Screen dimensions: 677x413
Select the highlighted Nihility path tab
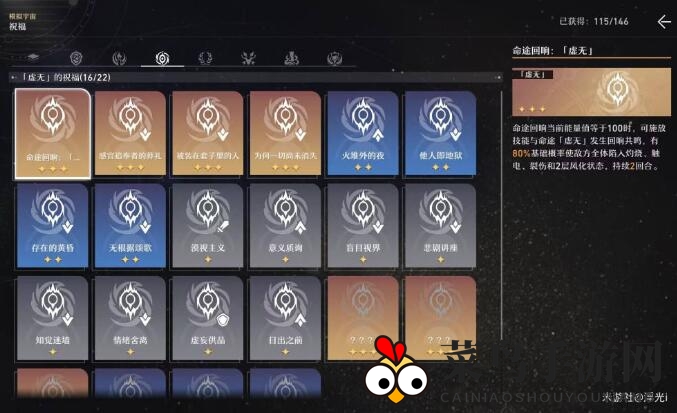pos(162,58)
